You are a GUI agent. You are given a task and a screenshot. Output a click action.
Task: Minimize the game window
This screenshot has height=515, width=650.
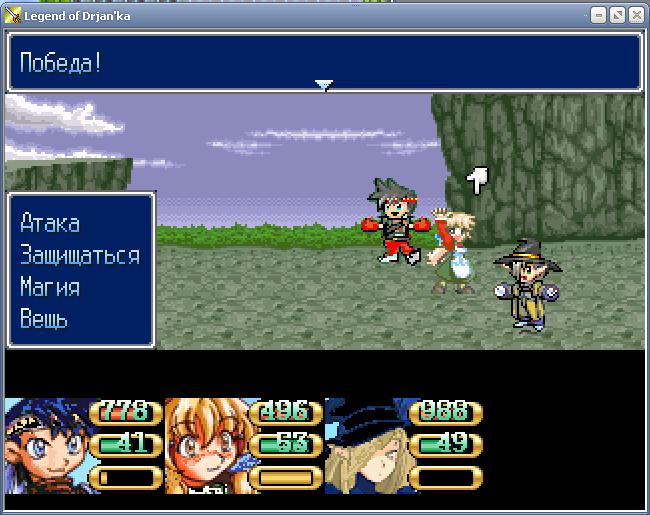coord(599,15)
